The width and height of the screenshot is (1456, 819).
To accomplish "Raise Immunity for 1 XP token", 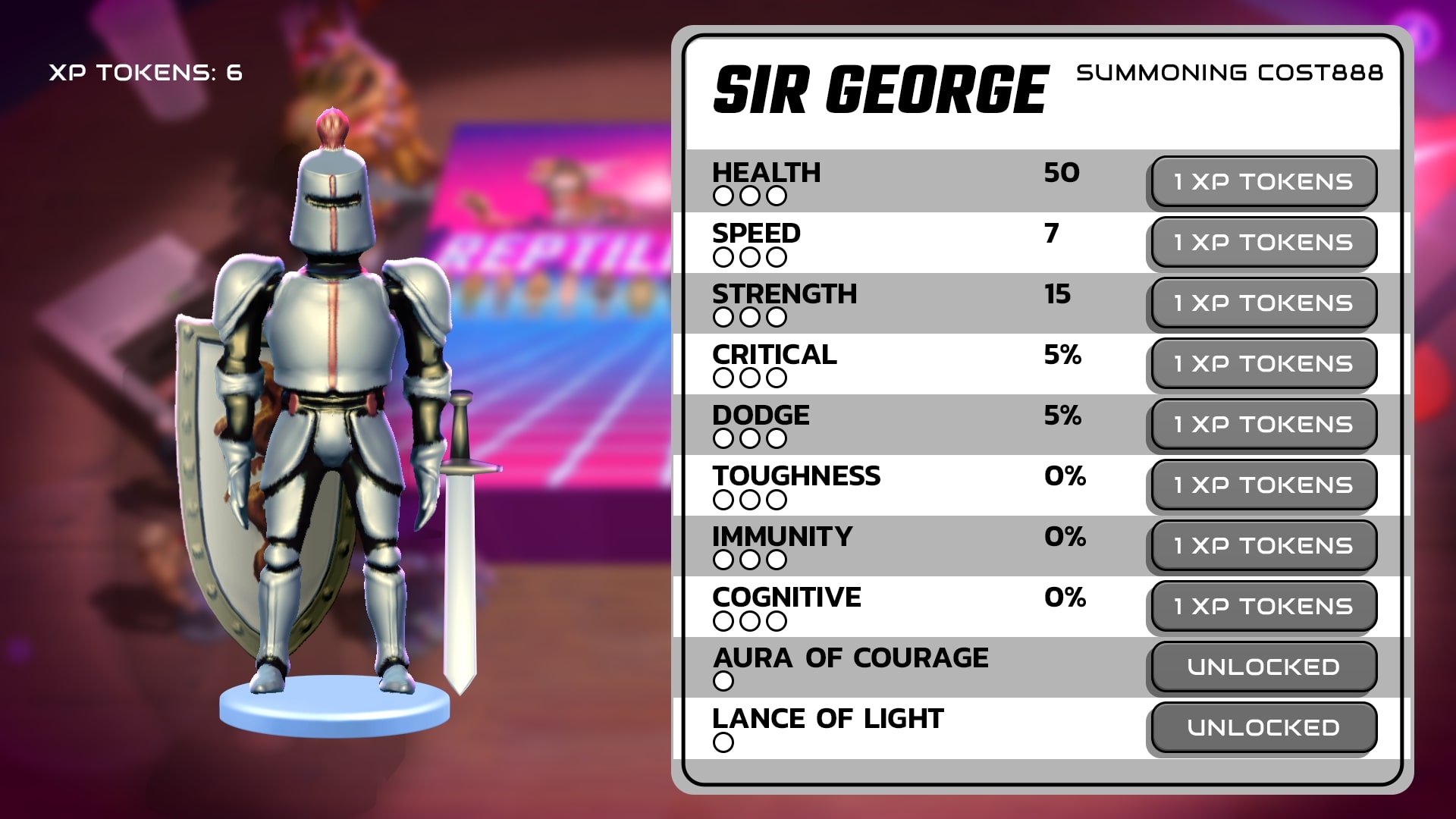I will click(x=1263, y=545).
